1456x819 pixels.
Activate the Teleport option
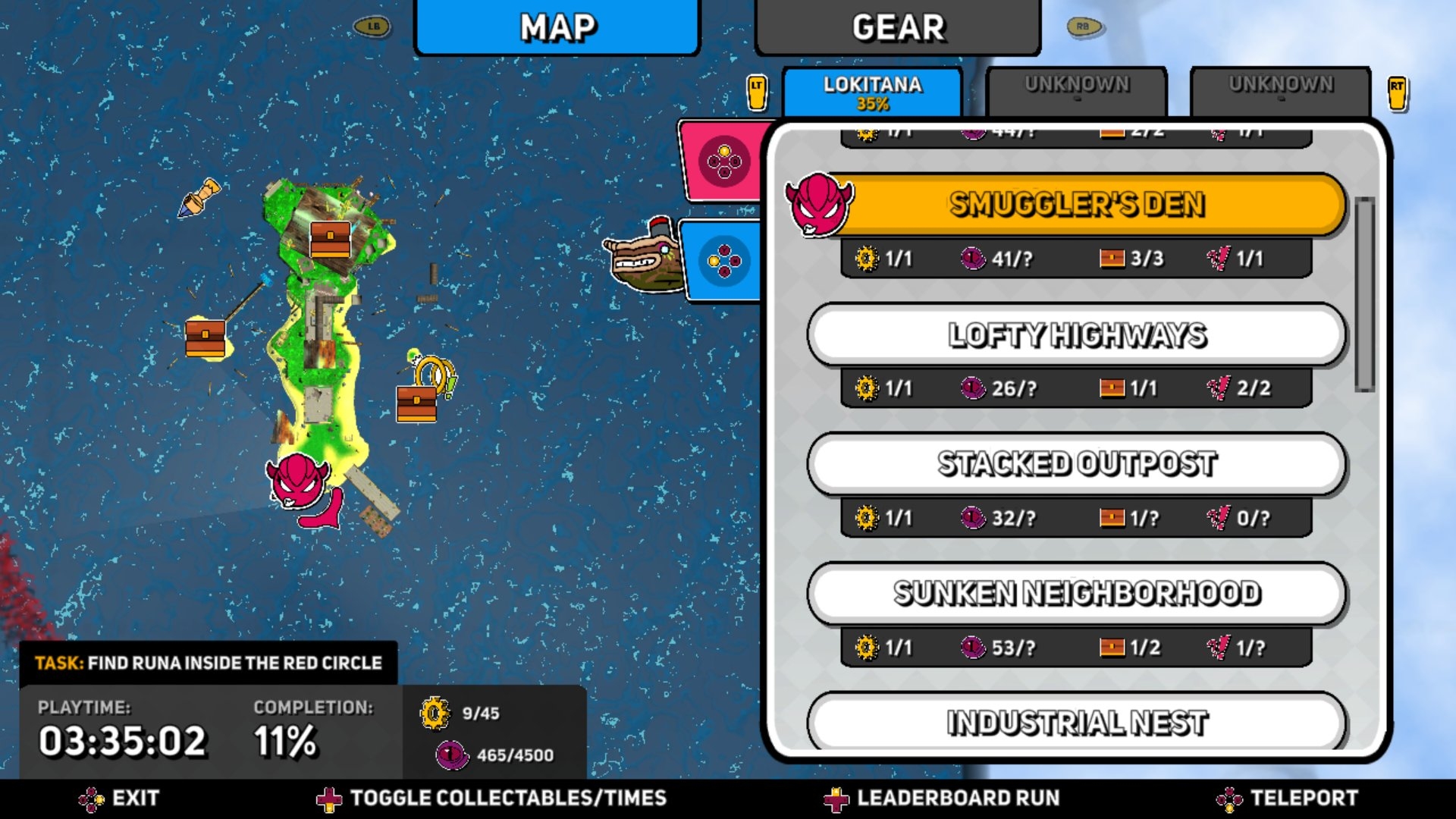click(1288, 799)
